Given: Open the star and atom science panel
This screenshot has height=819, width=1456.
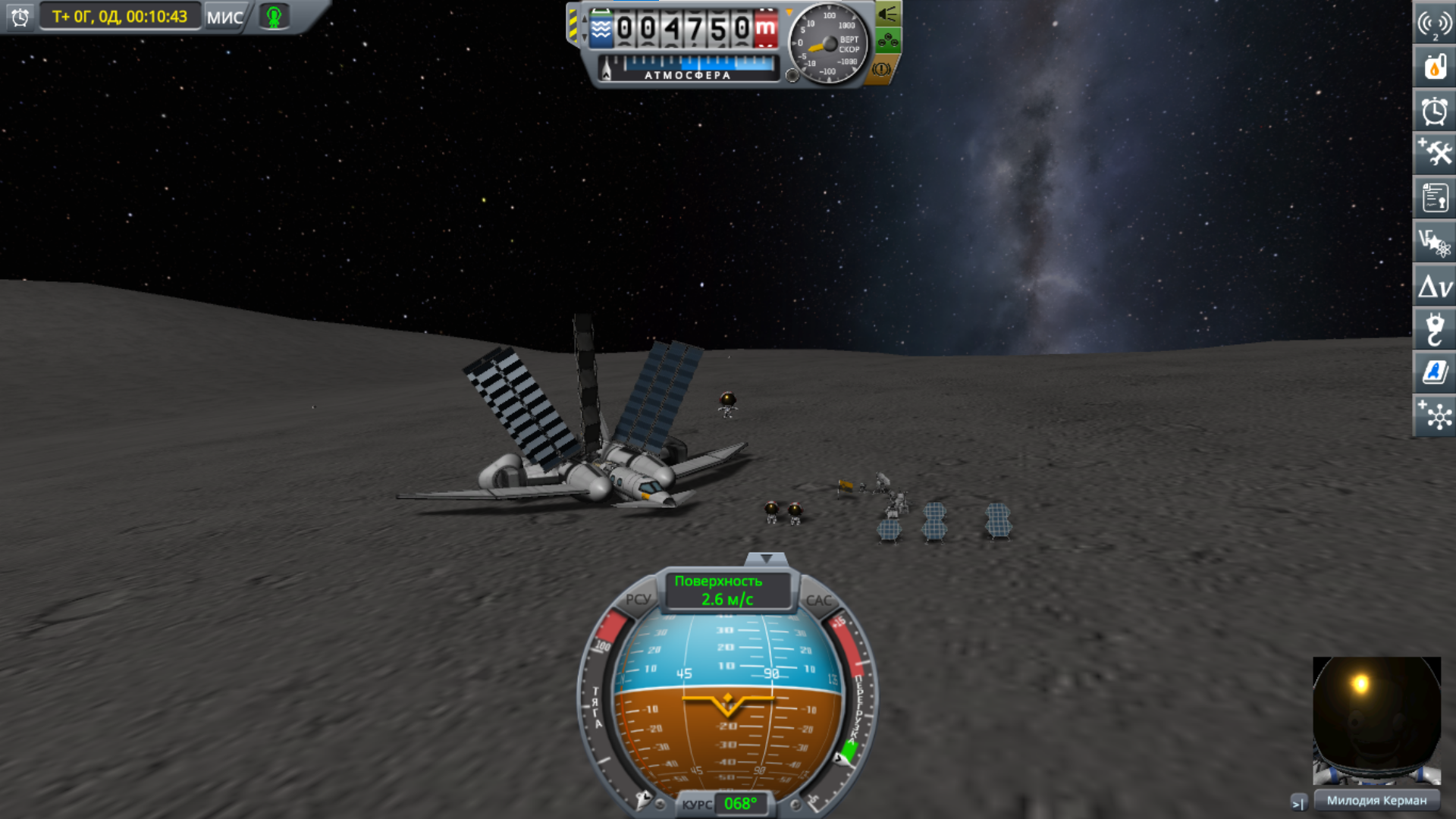Looking at the screenshot, I should pyautogui.click(x=1434, y=243).
